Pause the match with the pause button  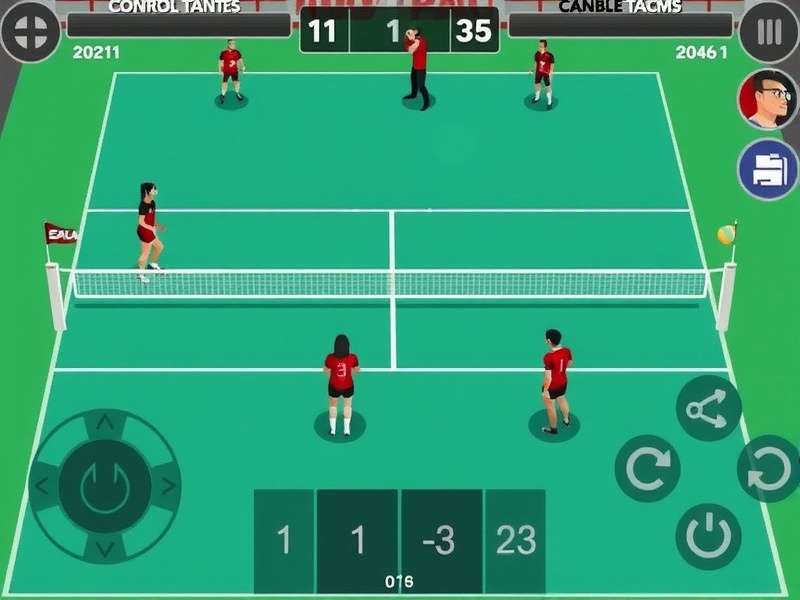(x=769, y=32)
